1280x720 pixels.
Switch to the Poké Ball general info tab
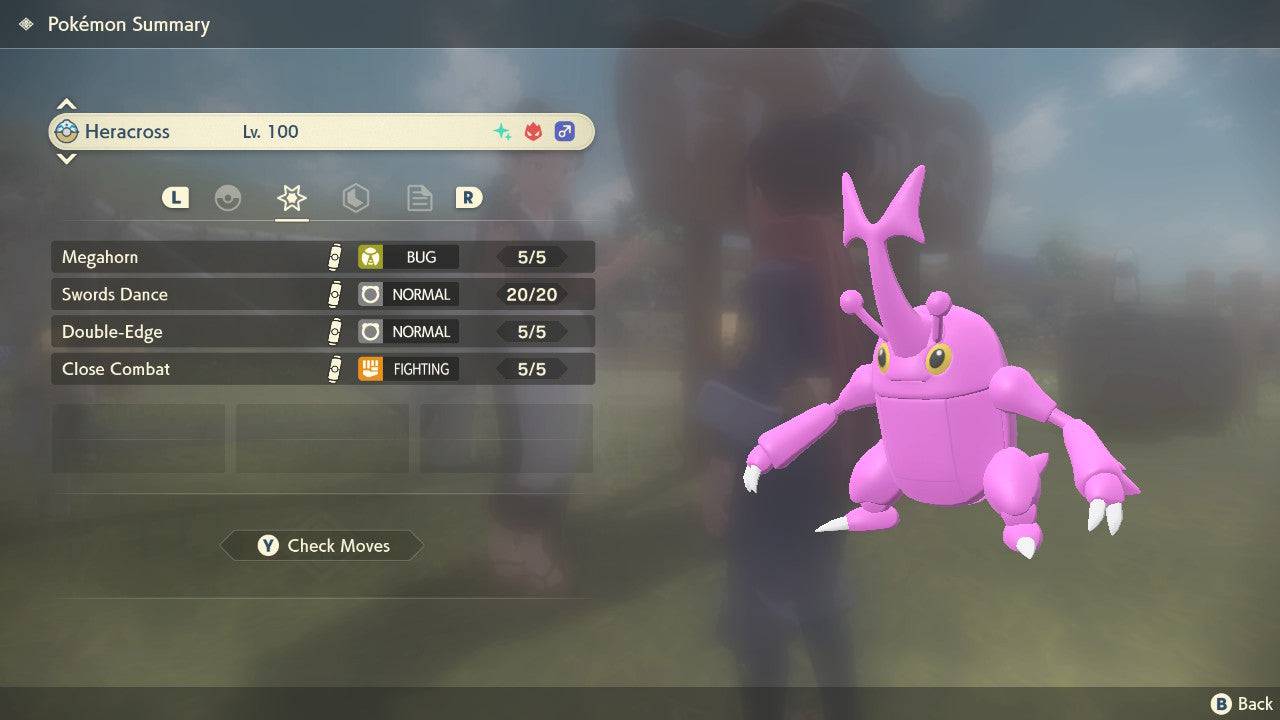[228, 198]
